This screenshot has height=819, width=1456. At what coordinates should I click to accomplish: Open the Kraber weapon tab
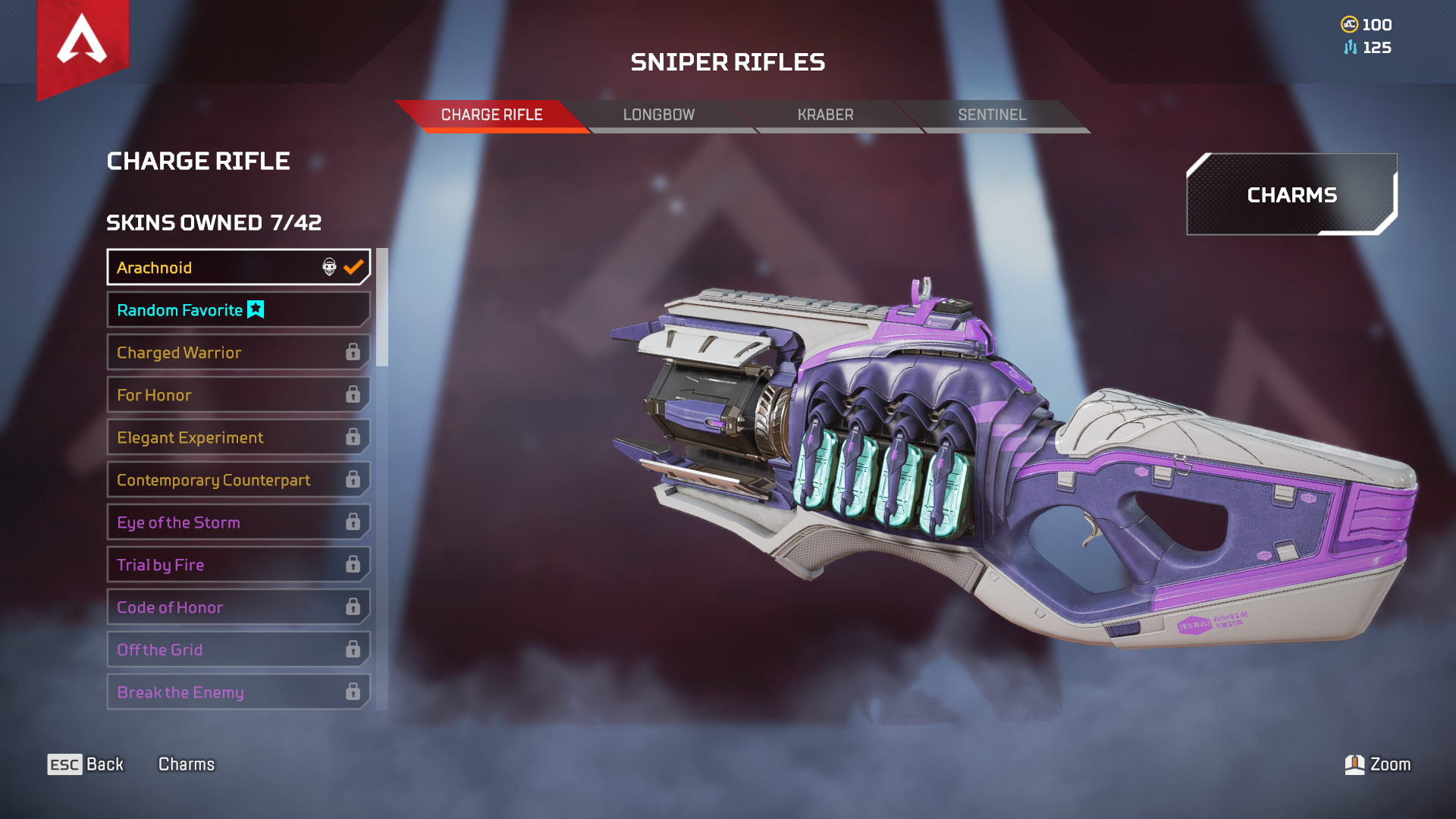(825, 115)
